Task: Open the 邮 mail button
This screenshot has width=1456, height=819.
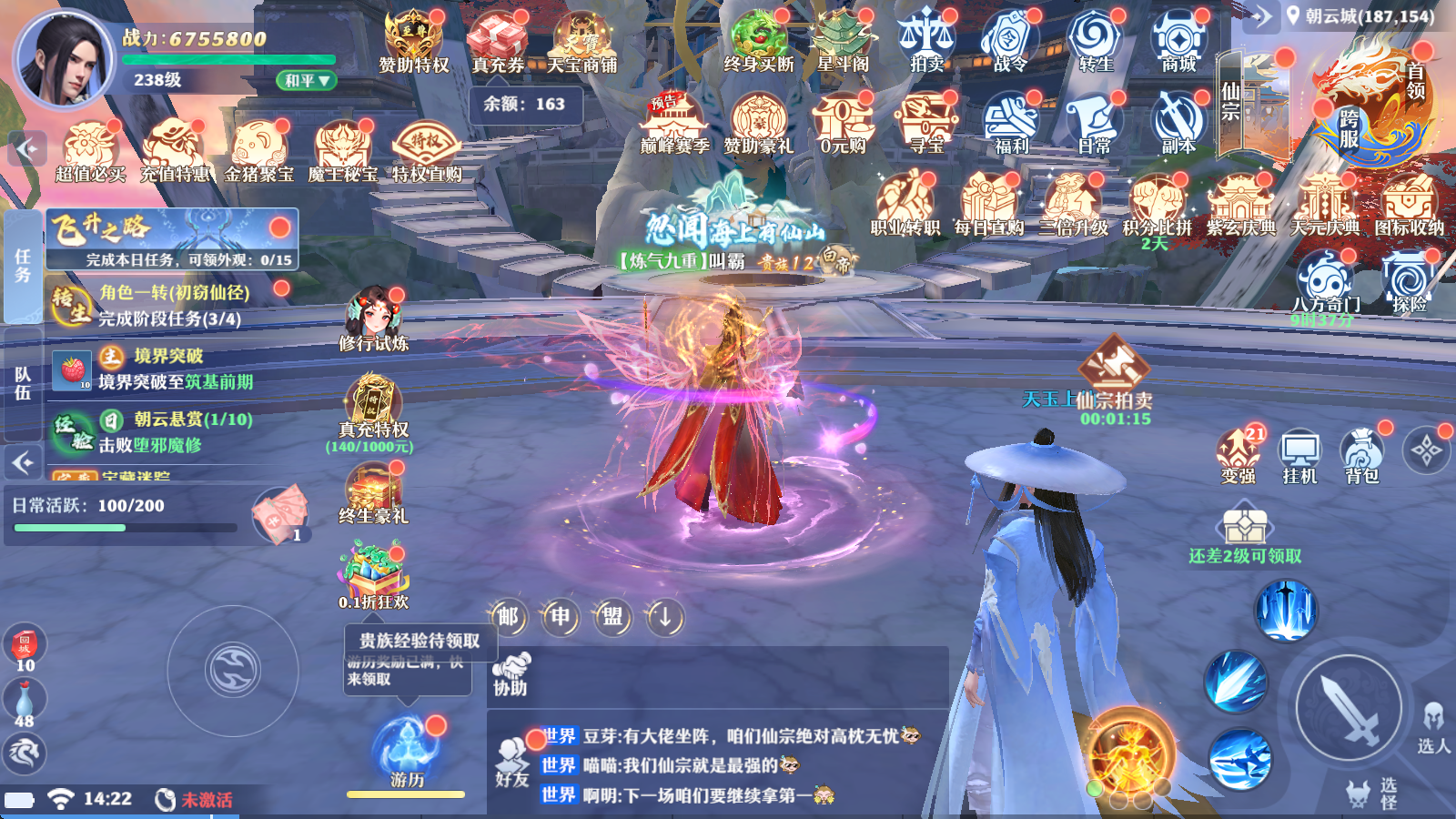Action: [507, 617]
